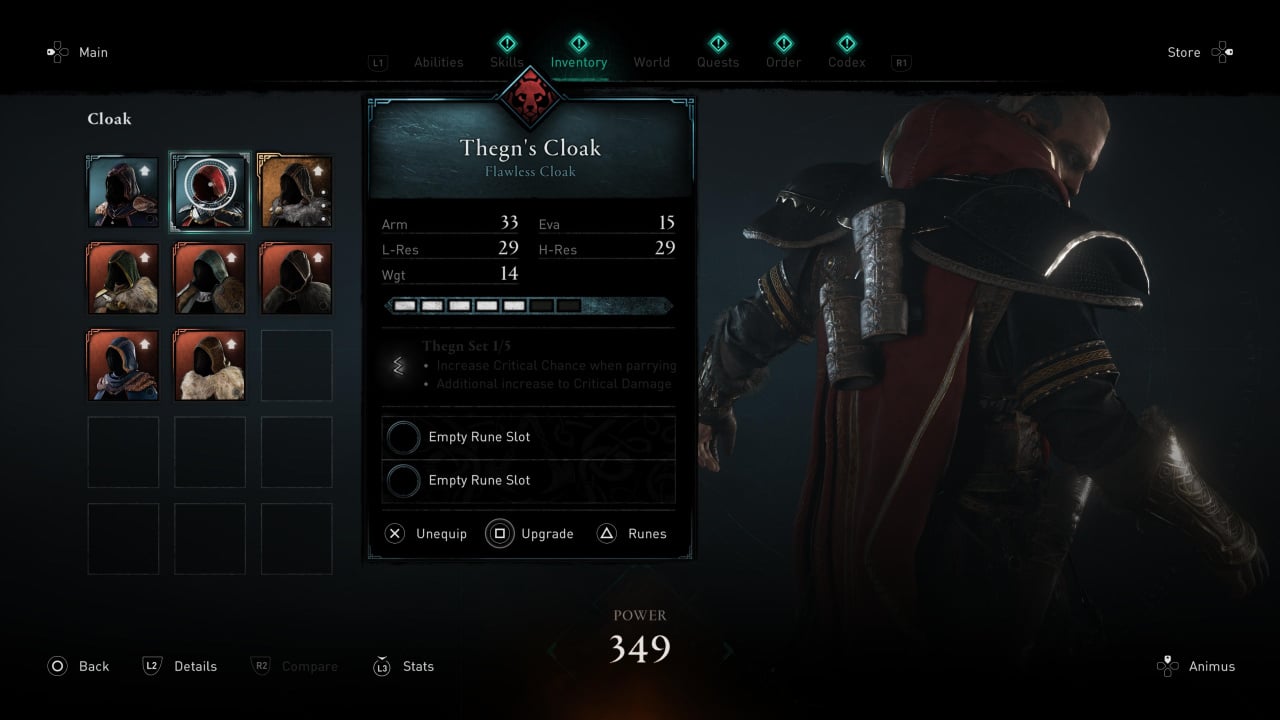Open the Runes option for this cloak
Image resolution: width=1280 pixels, height=720 pixels.
pos(633,534)
